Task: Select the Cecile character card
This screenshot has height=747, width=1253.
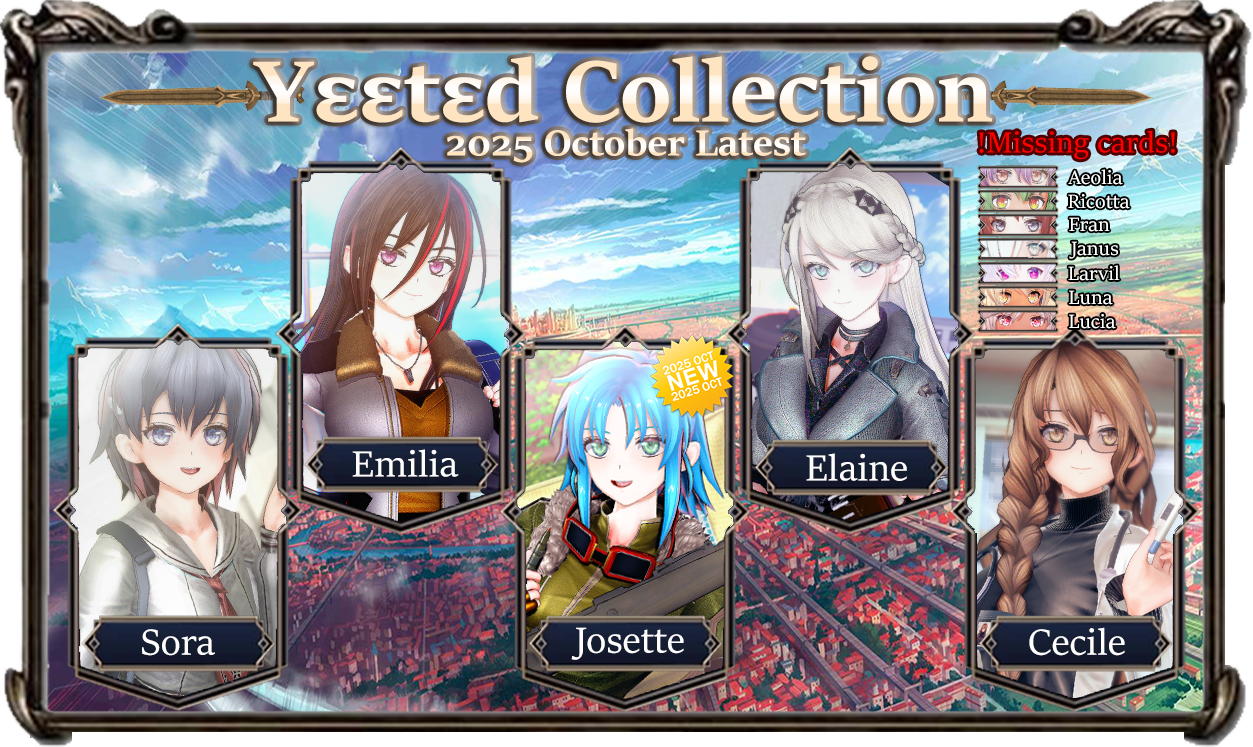Action: [x=1077, y=520]
